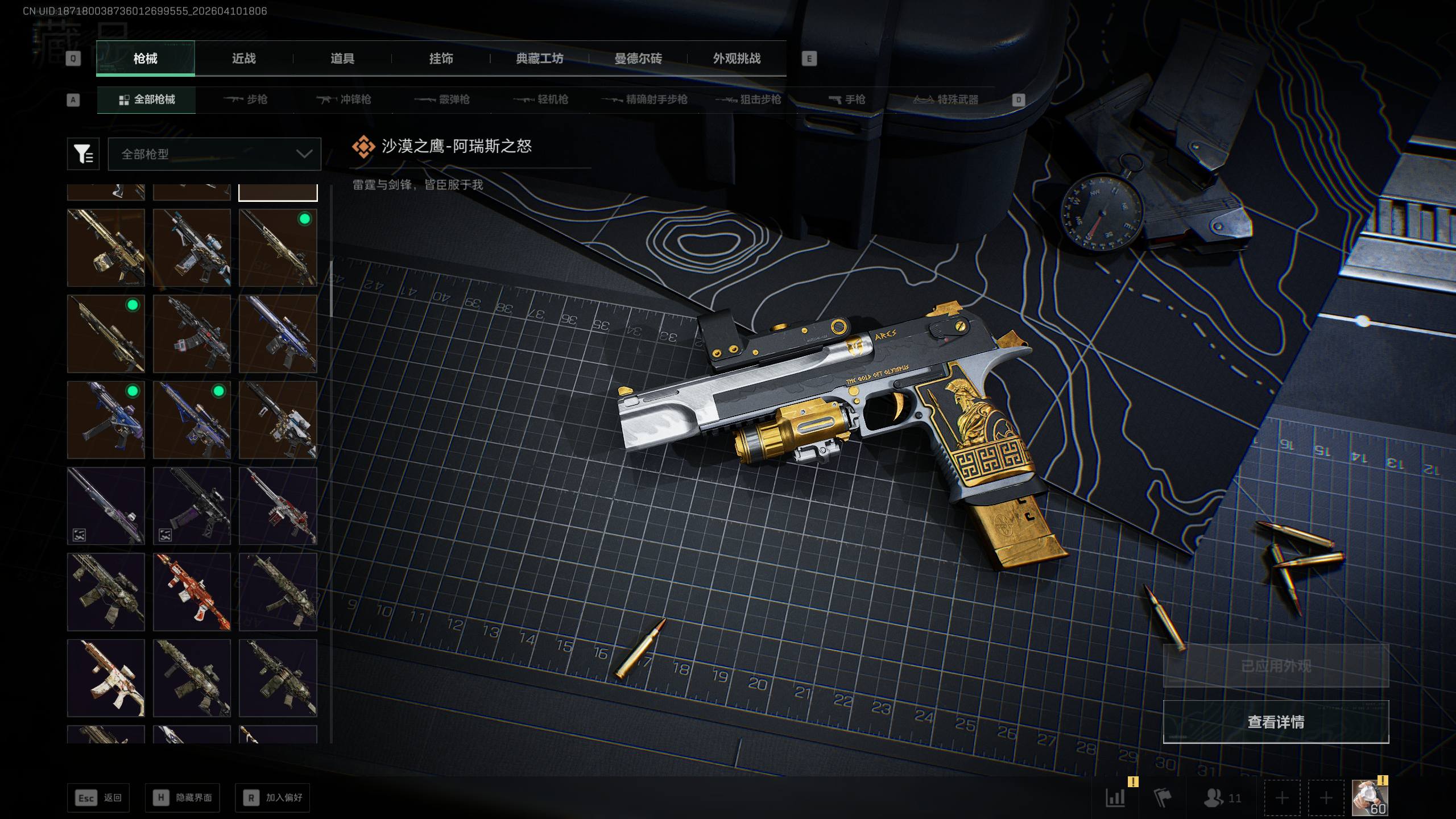
Task: Show the 冲锋枪 weapon category
Action: tap(344, 100)
